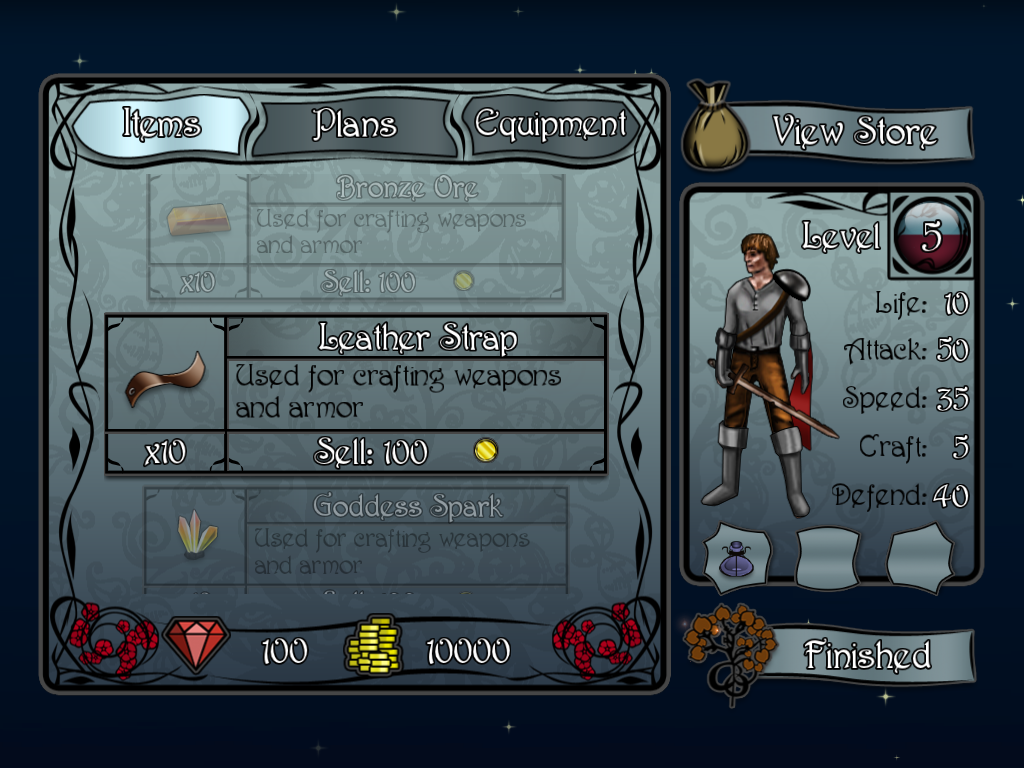Open the View Store button
Viewport: 1024px width, 768px height.
(x=853, y=132)
